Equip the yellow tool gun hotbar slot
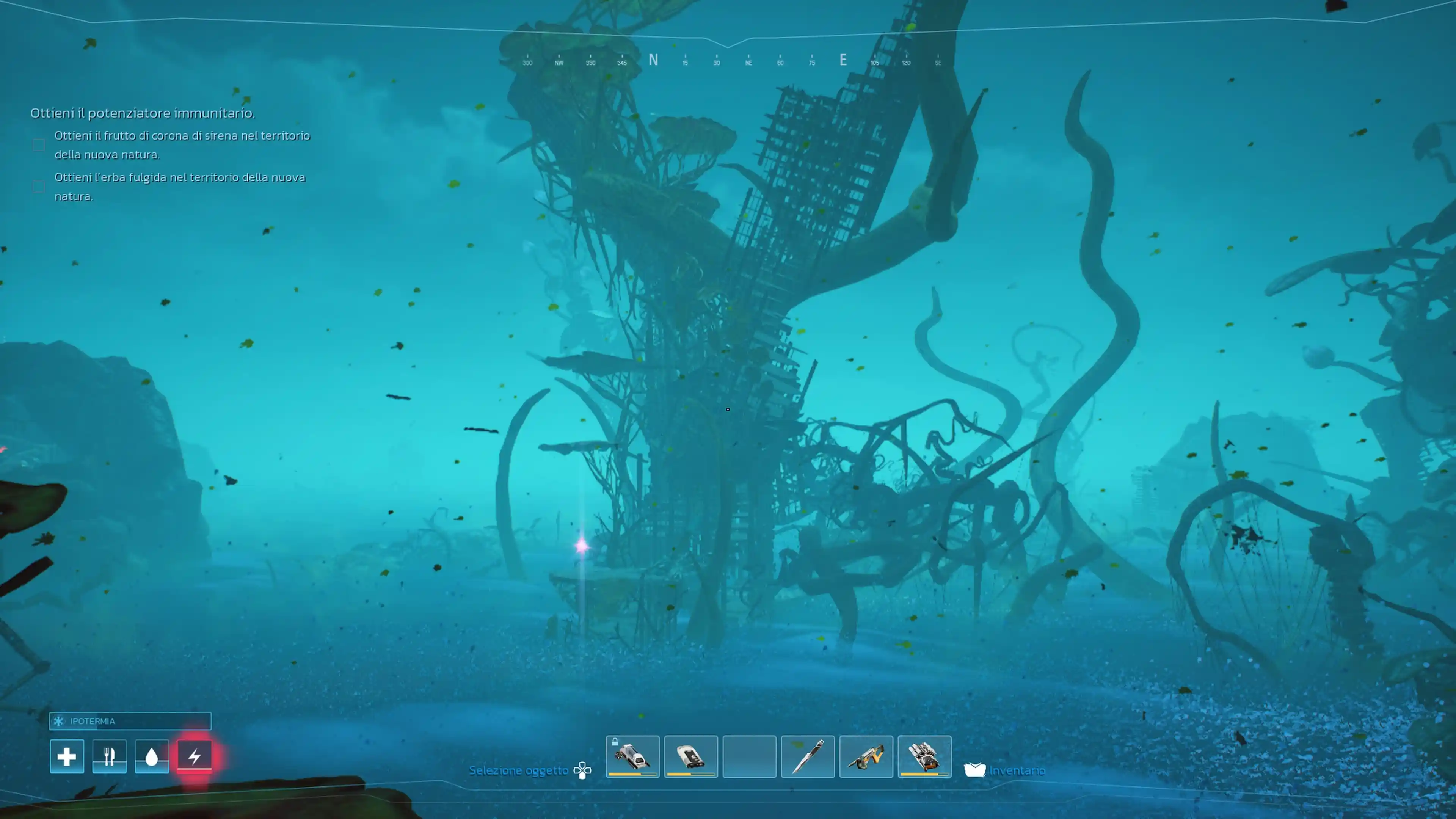The height and width of the screenshot is (819, 1456). [866, 756]
